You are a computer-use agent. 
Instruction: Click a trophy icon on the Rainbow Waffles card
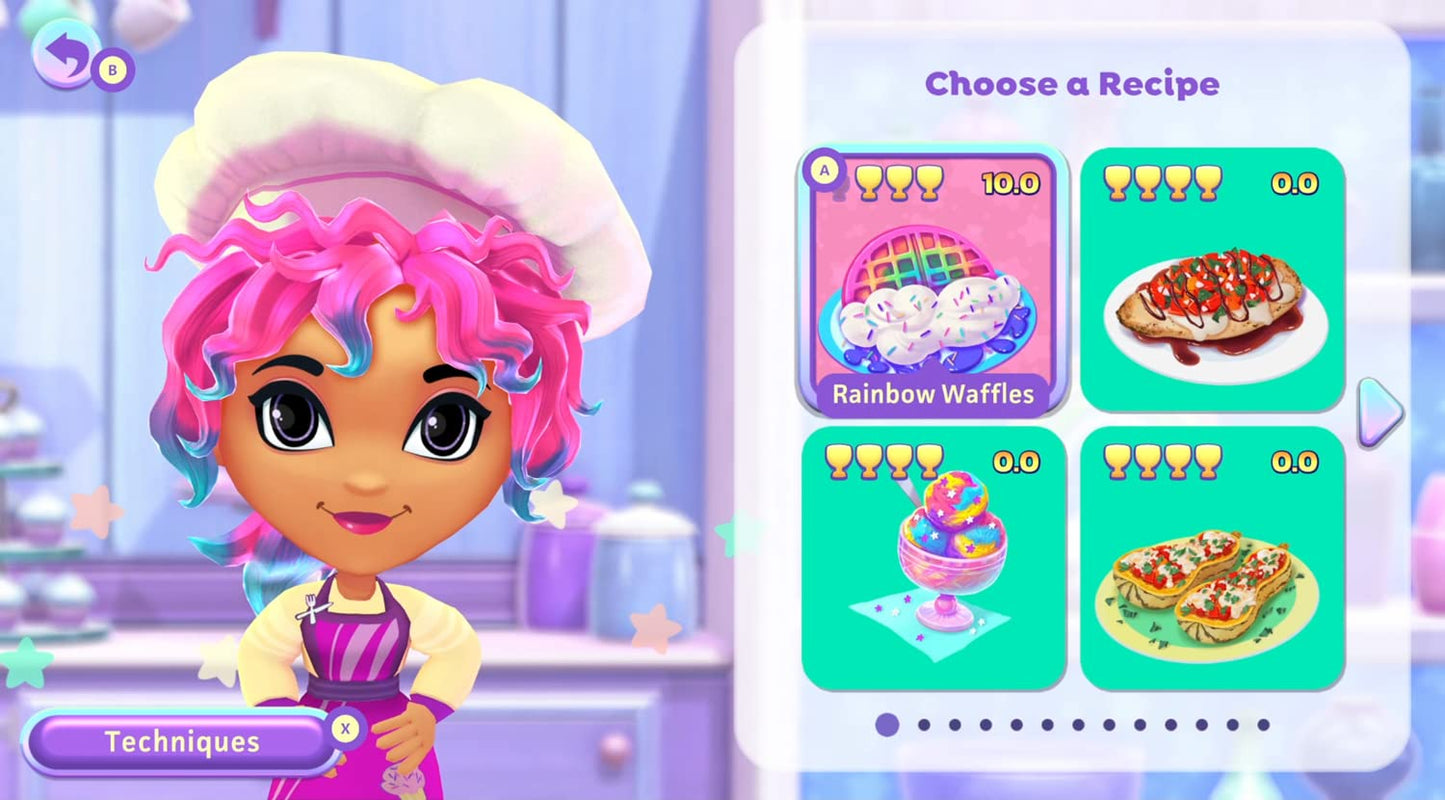(898, 181)
